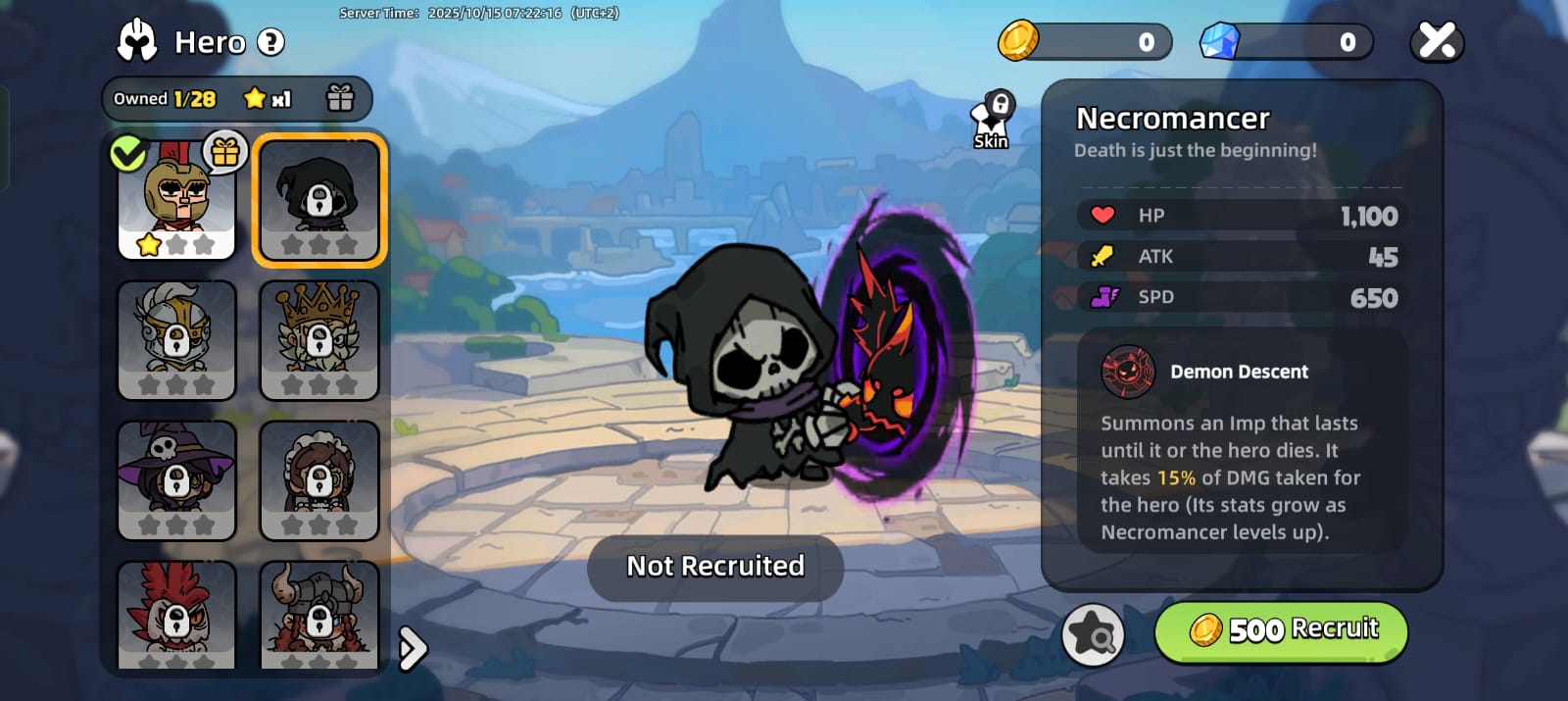Screen dimensions: 1568x701
Task: Open the star magnifier preview button
Action: [x=1093, y=634]
